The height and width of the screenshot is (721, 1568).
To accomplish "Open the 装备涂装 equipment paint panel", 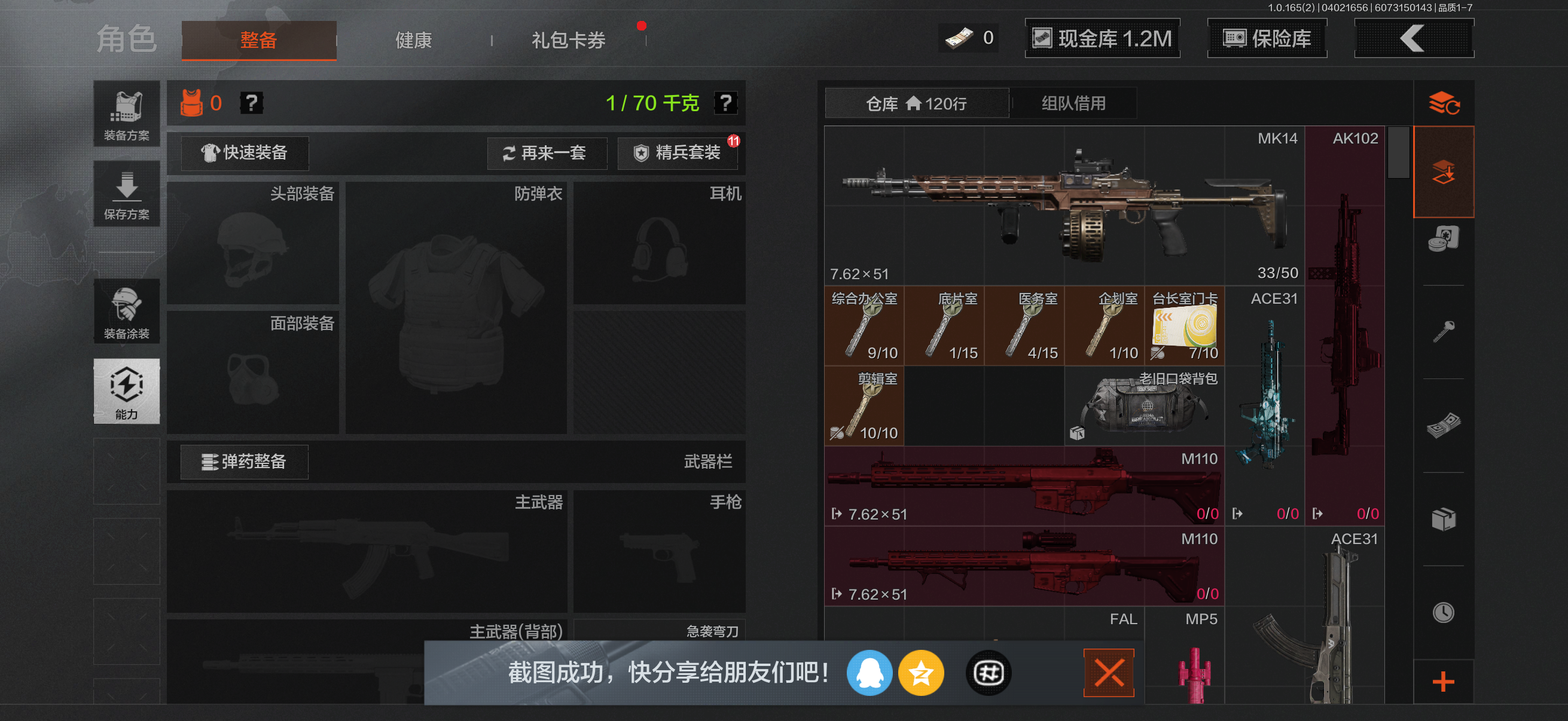I will [126, 312].
